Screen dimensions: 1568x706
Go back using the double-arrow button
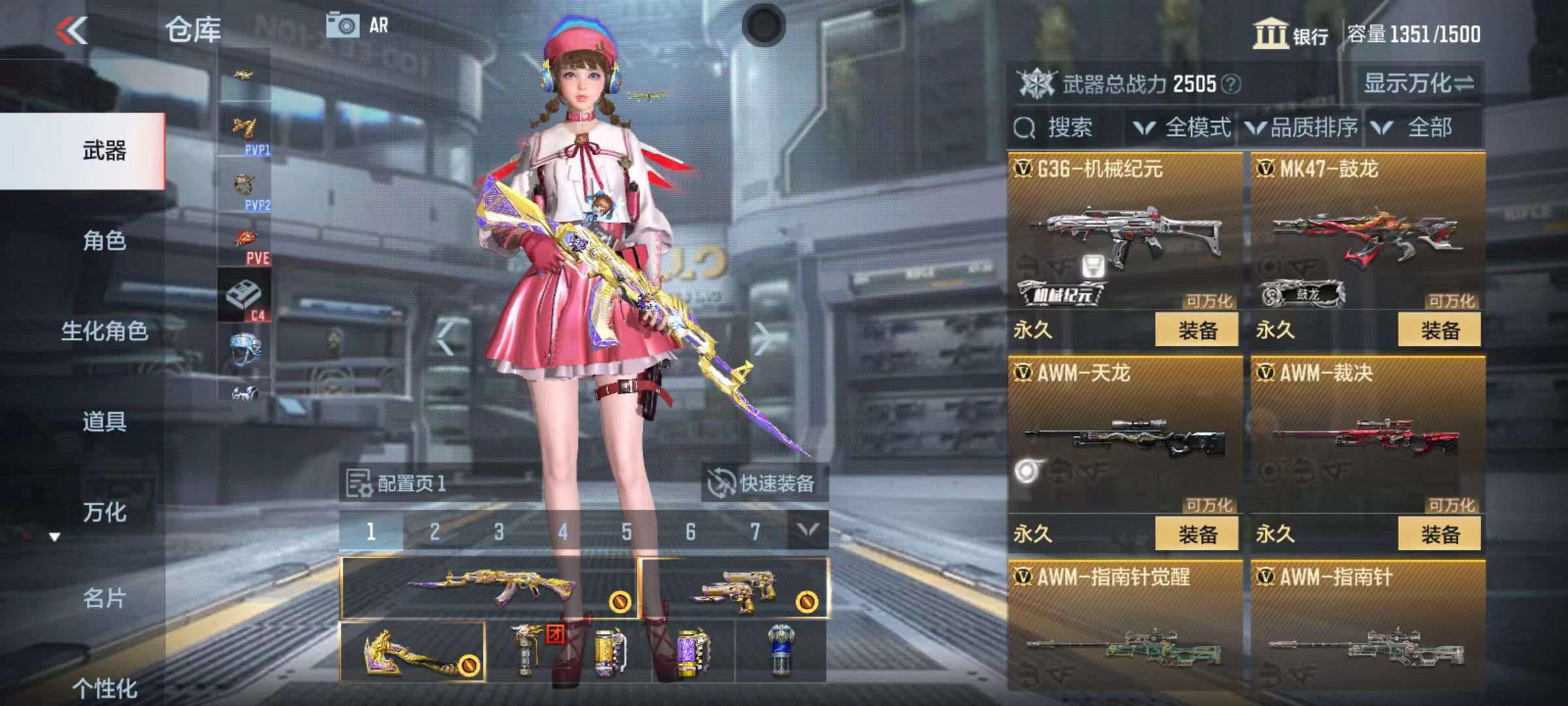(72, 30)
